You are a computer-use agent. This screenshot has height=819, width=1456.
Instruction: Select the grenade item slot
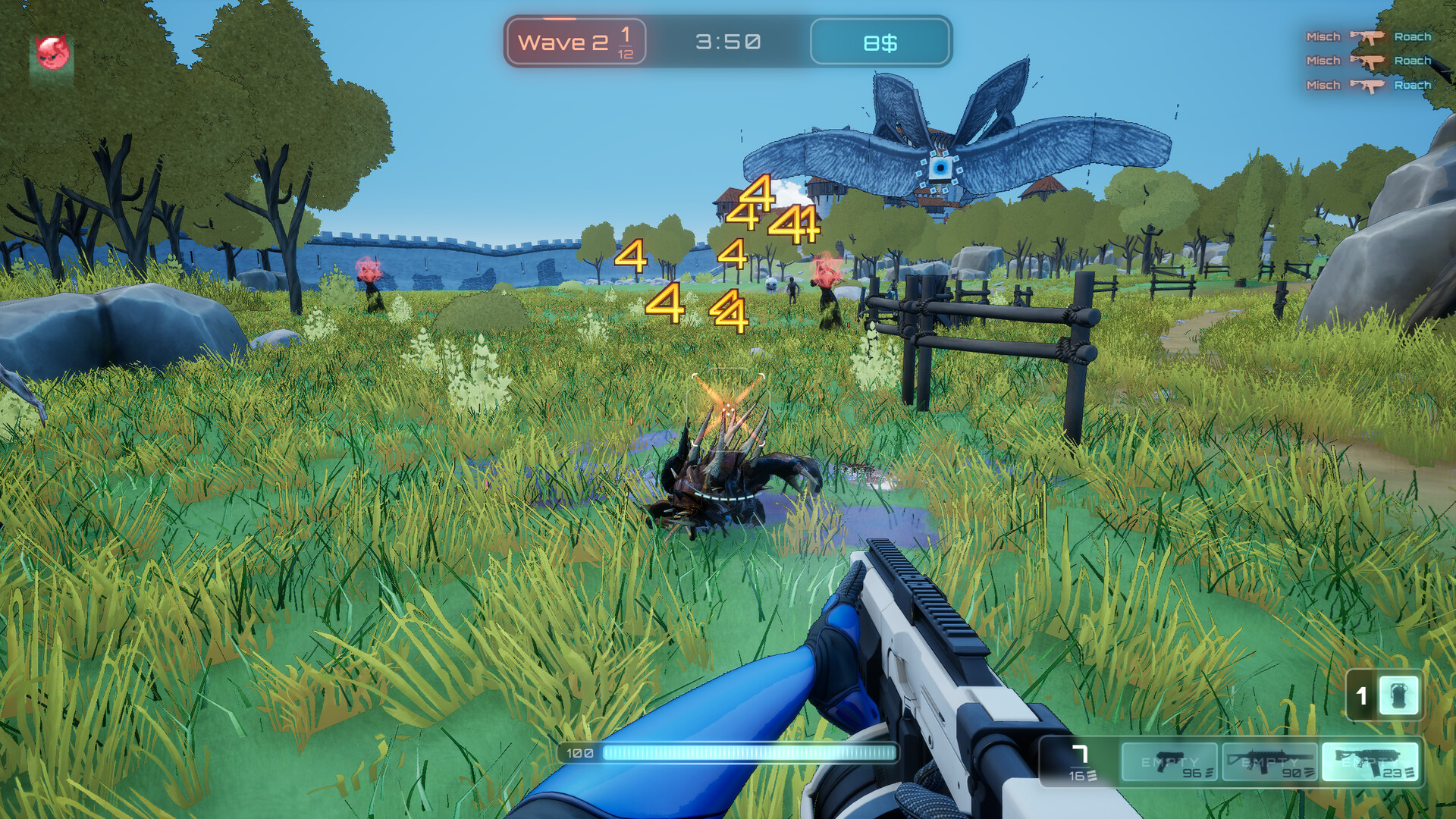click(x=1398, y=695)
